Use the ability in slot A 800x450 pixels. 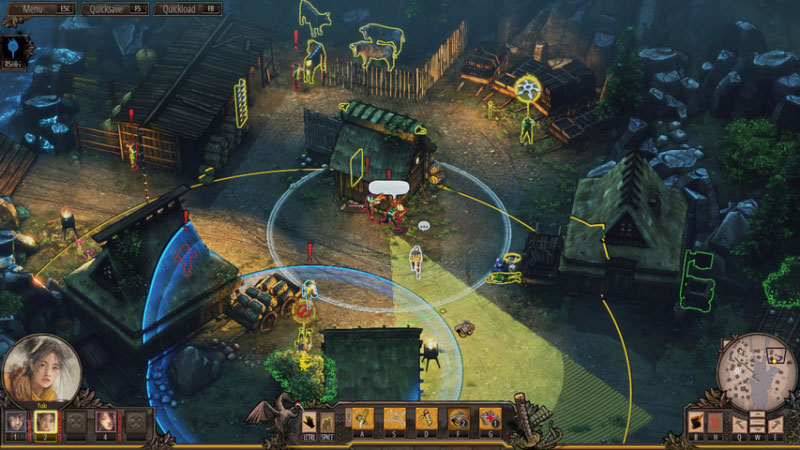[x=361, y=419]
